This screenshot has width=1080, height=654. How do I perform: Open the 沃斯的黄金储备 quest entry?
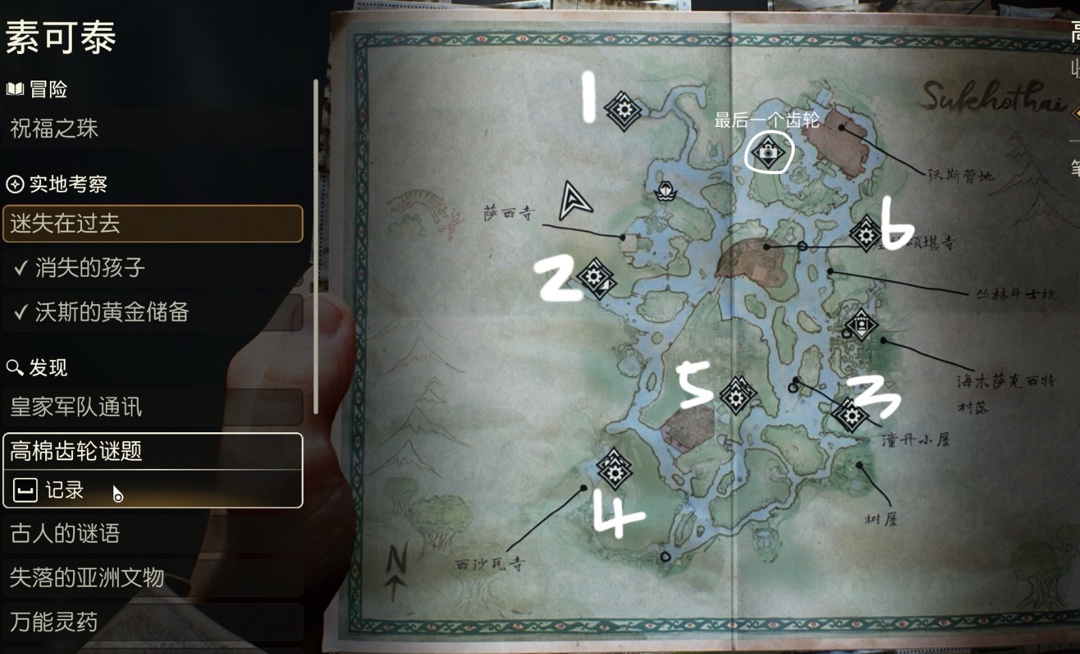click(x=152, y=312)
